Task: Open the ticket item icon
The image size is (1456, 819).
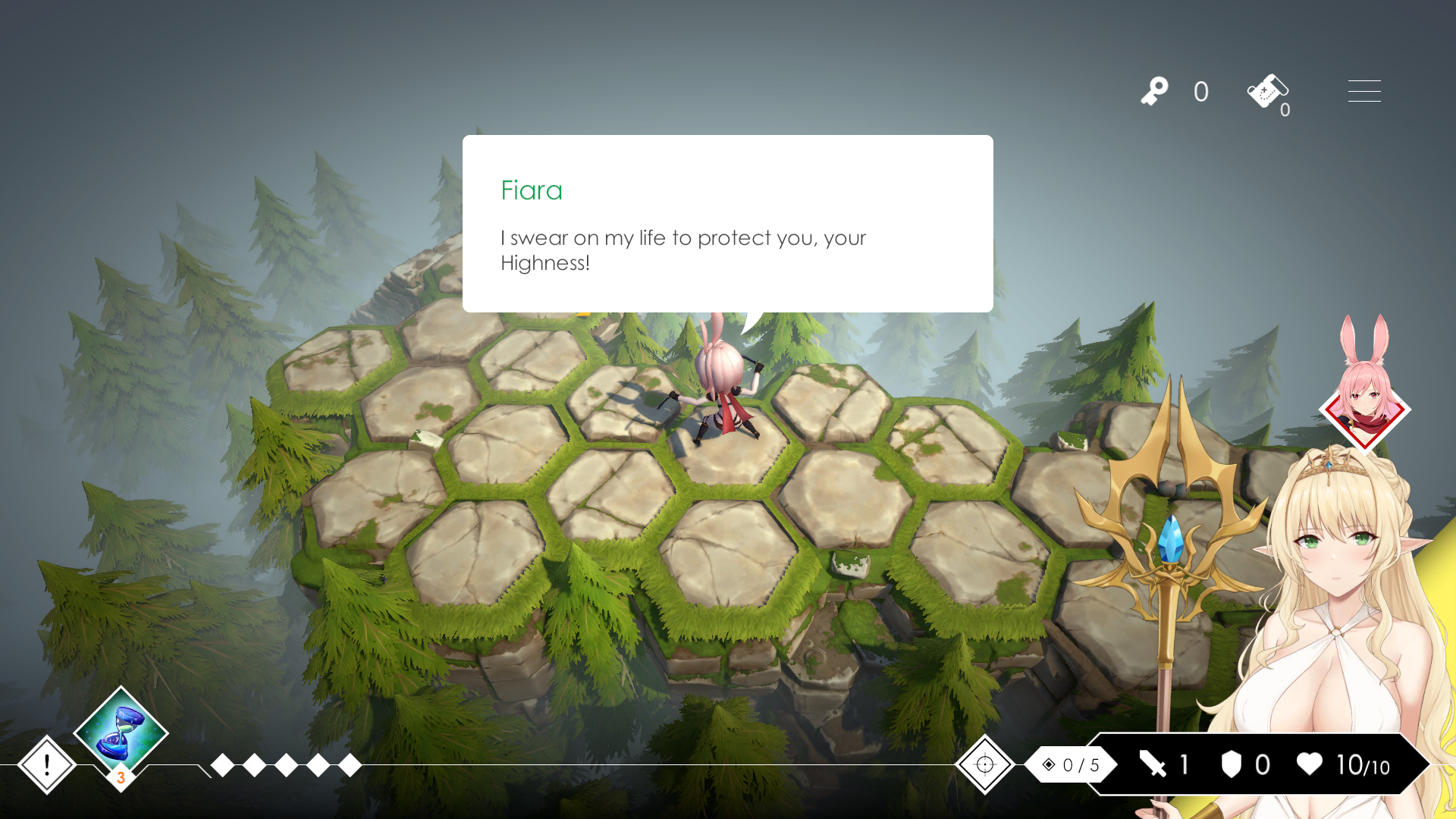Action: click(x=1266, y=92)
